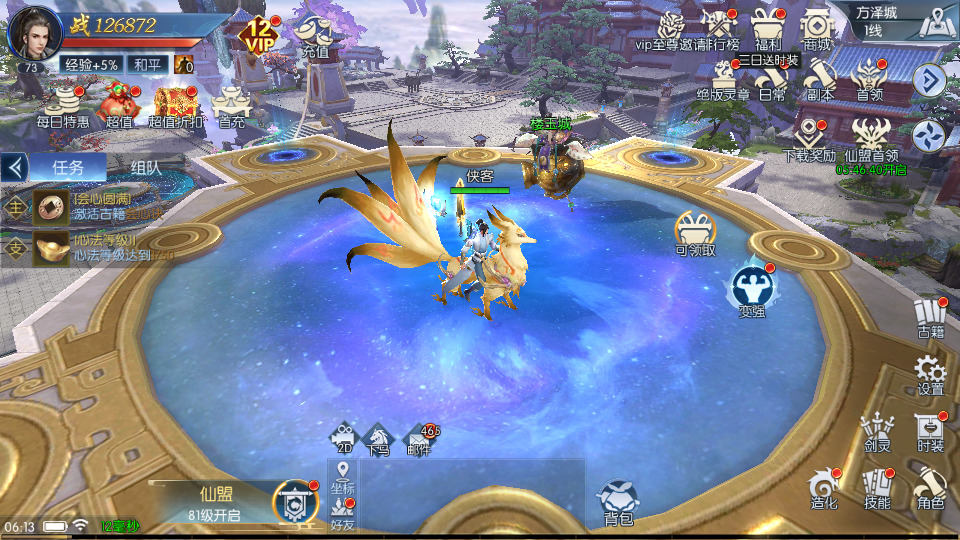Claim the 可领取 gift reward
Image resolution: width=960 pixels, height=540 pixels.
(x=695, y=234)
